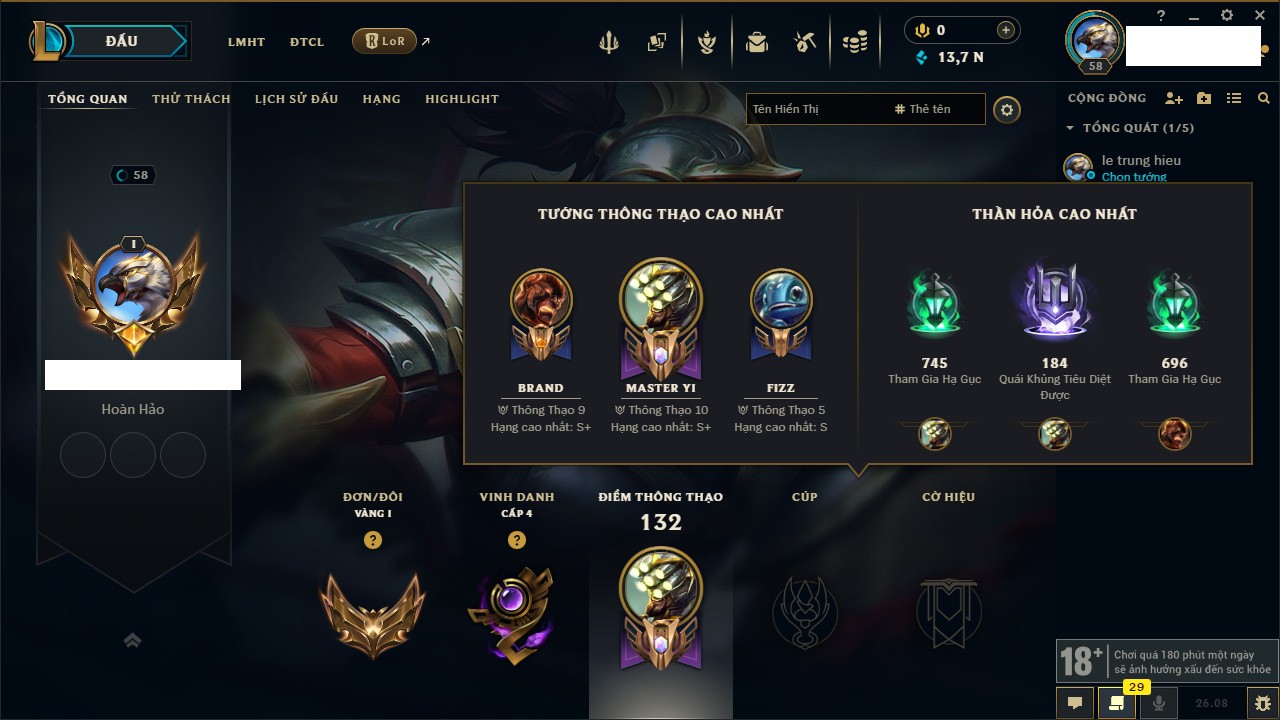The width and height of the screenshot is (1280, 720).
Task: Open the add friend icon
Action: (x=1173, y=98)
